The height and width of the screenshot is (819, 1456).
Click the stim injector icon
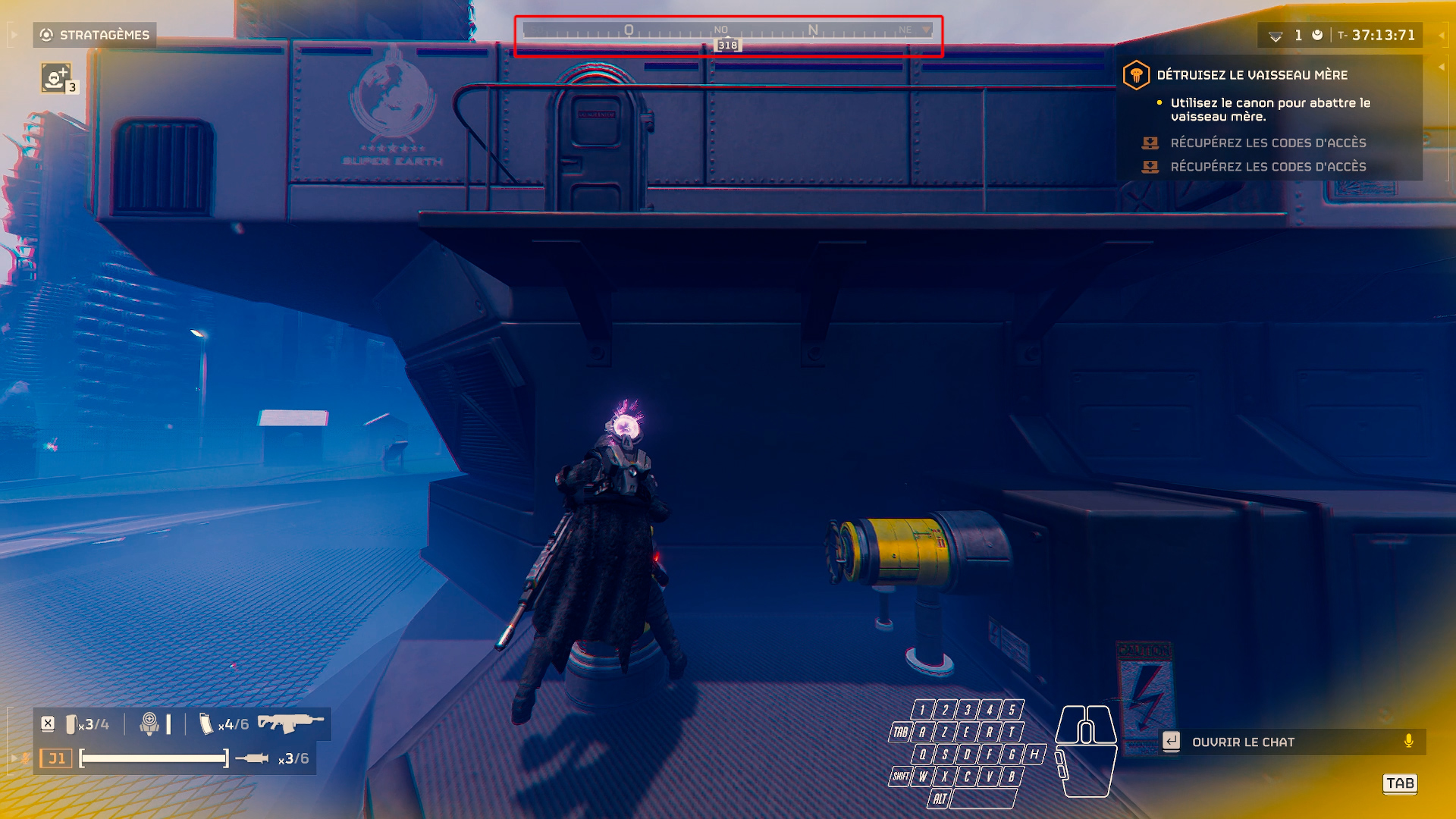point(252,758)
